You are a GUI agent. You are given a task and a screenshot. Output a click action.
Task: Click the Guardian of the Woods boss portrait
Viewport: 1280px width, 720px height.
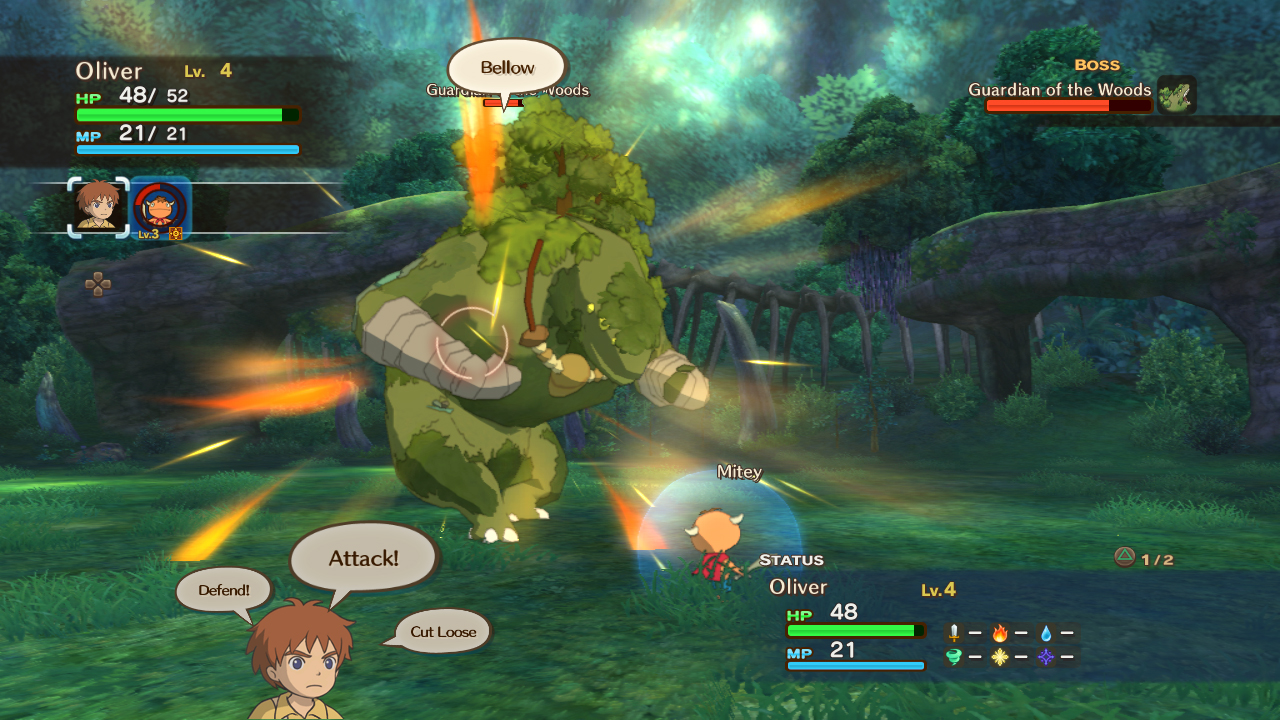[1177, 95]
